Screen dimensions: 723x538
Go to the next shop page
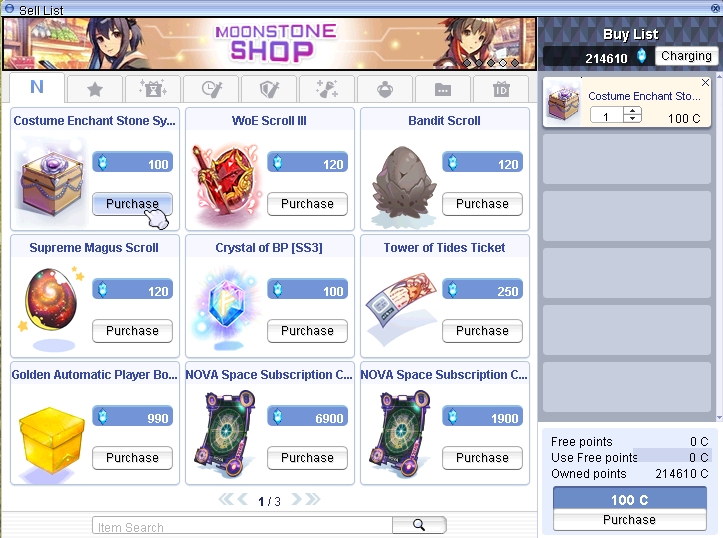(x=295, y=500)
